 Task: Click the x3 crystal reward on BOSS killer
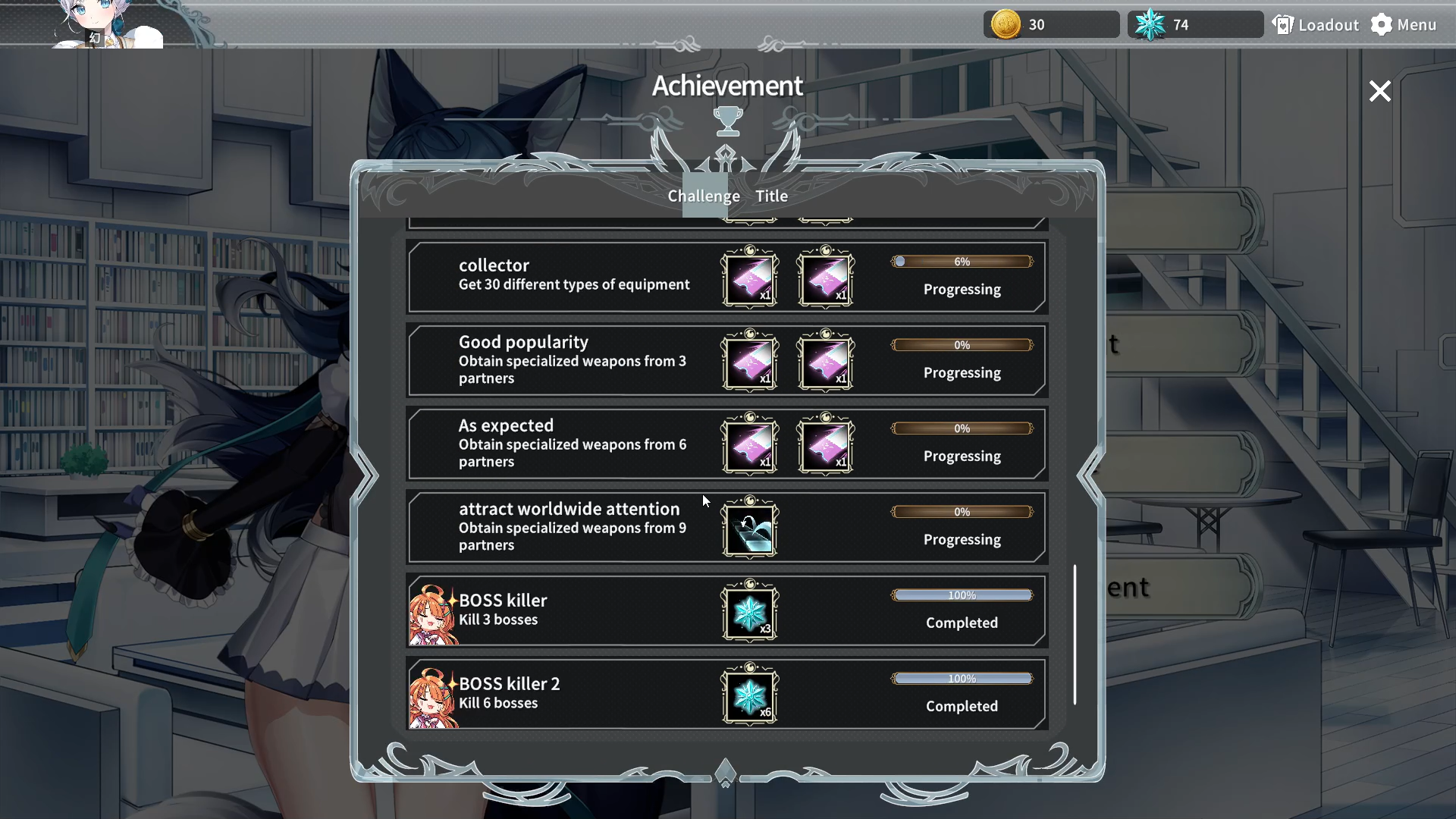coord(749,613)
